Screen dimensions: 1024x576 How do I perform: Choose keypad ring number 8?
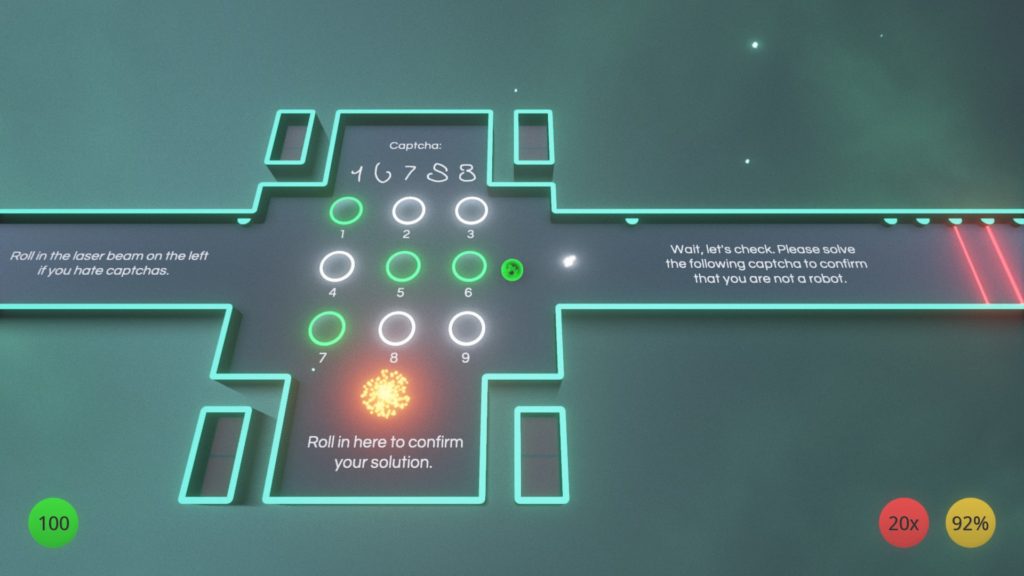click(x=396, y=327)
